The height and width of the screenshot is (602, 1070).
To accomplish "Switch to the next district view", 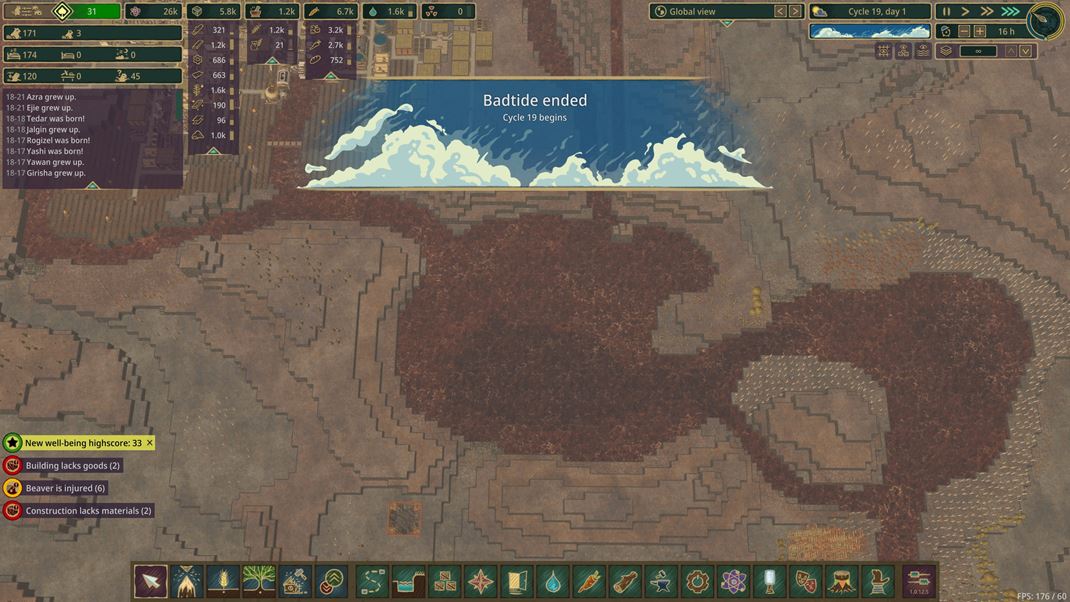I will click(795, 12).
